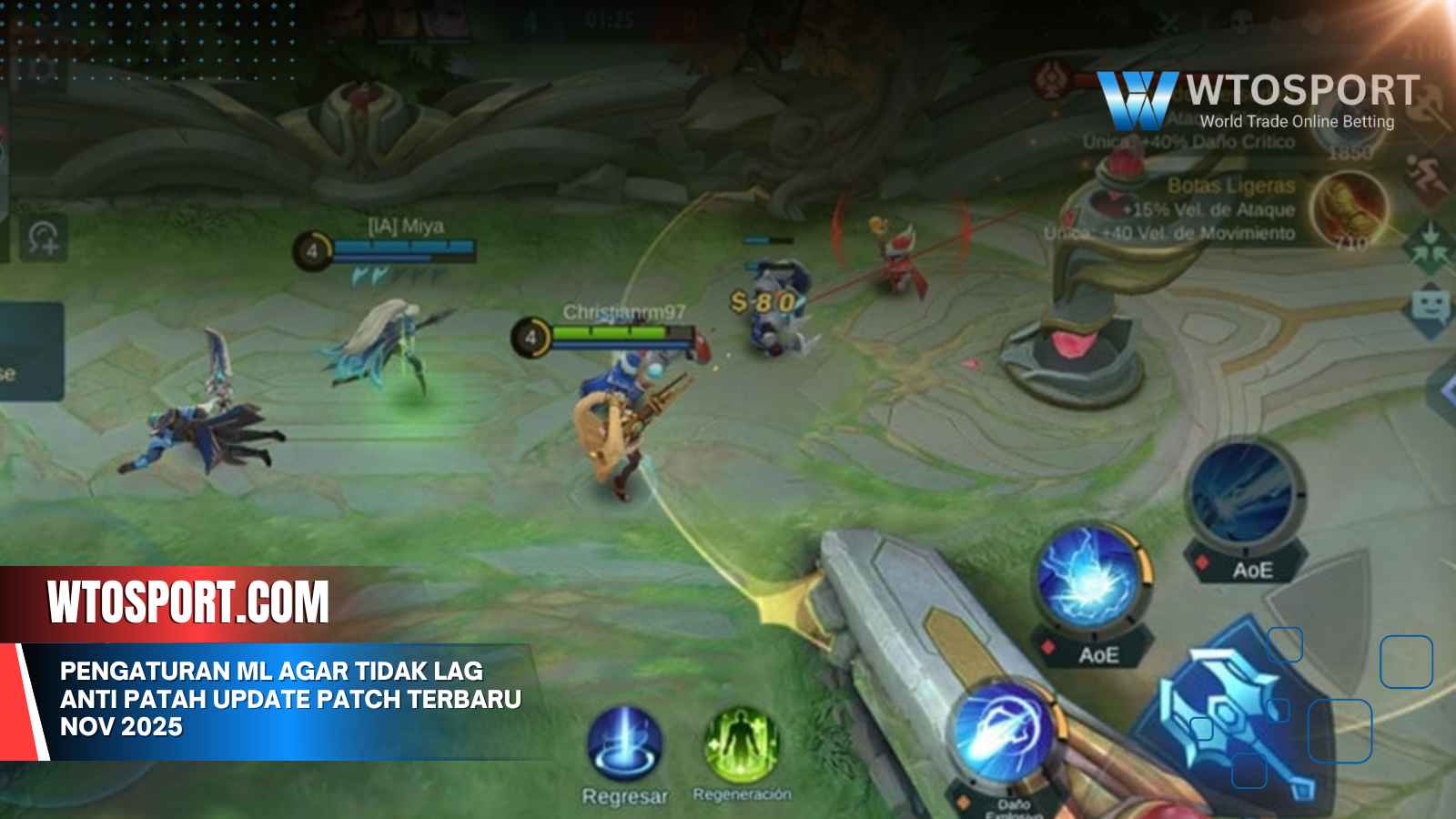Cast the lightning orb AoE skill
The image size is (1456, 819).
1093,578
